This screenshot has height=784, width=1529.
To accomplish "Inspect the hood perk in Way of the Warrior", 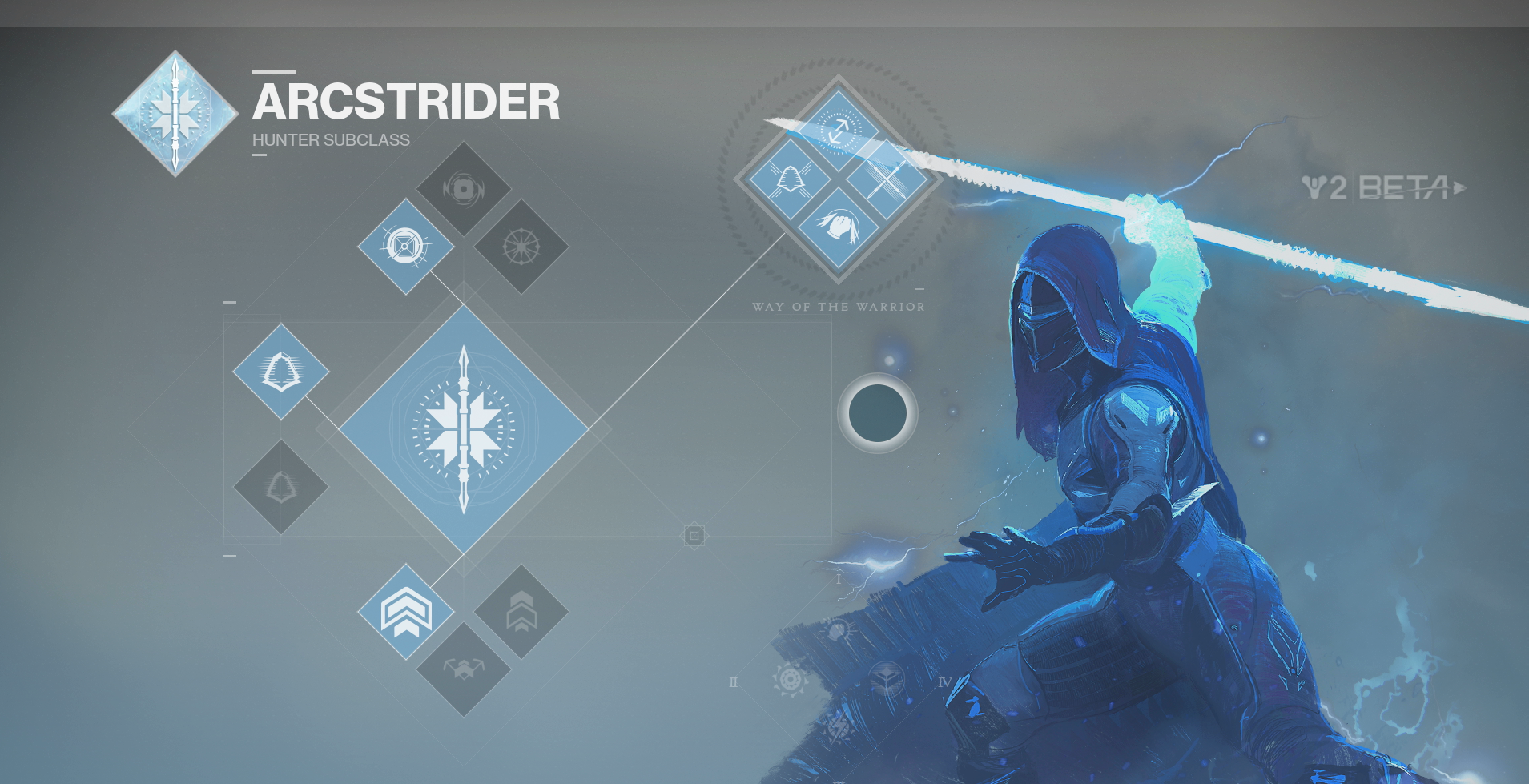I will point(790,179).
